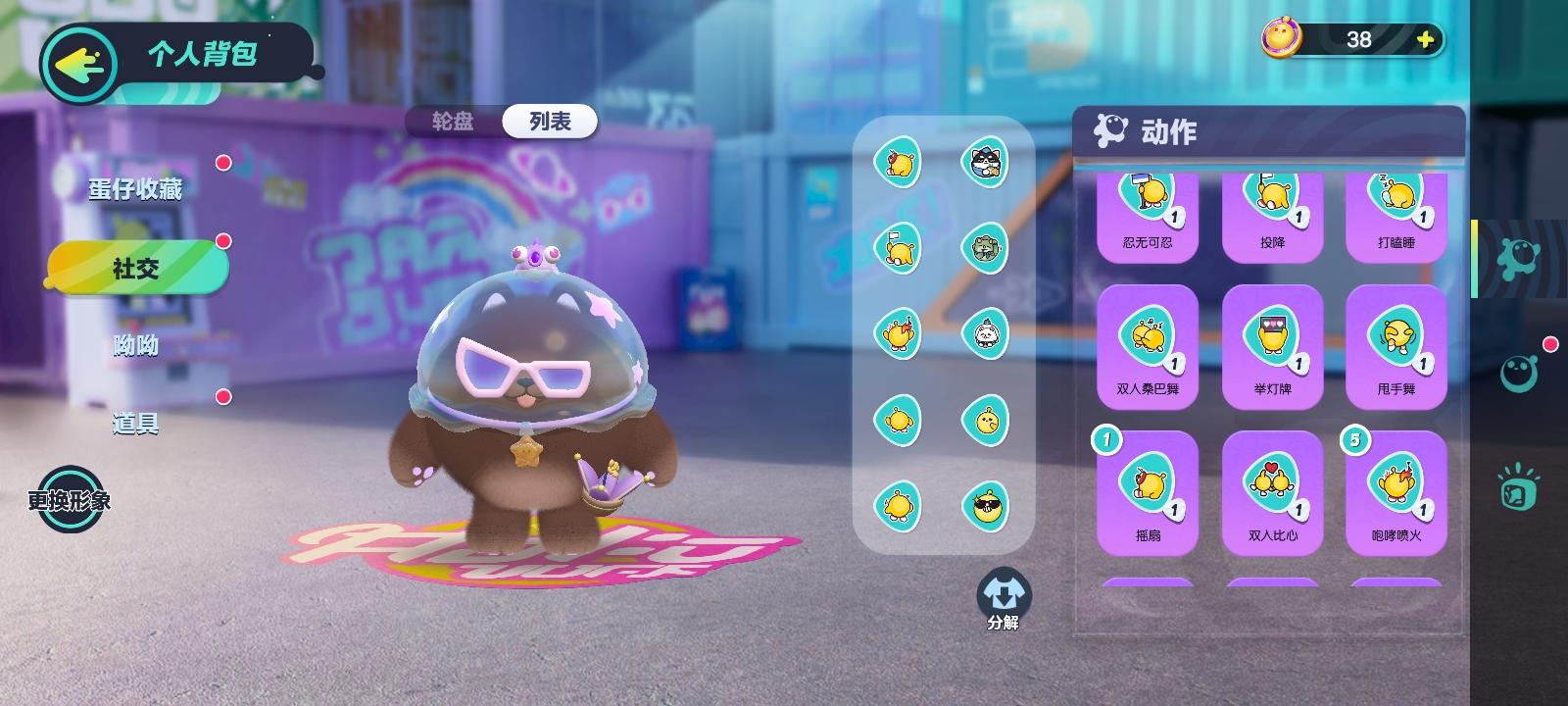This screenshot has width=1568, height=706.
Task: Select the 忍无可忍 action with notification badge
Action: tap(1148, 211)
